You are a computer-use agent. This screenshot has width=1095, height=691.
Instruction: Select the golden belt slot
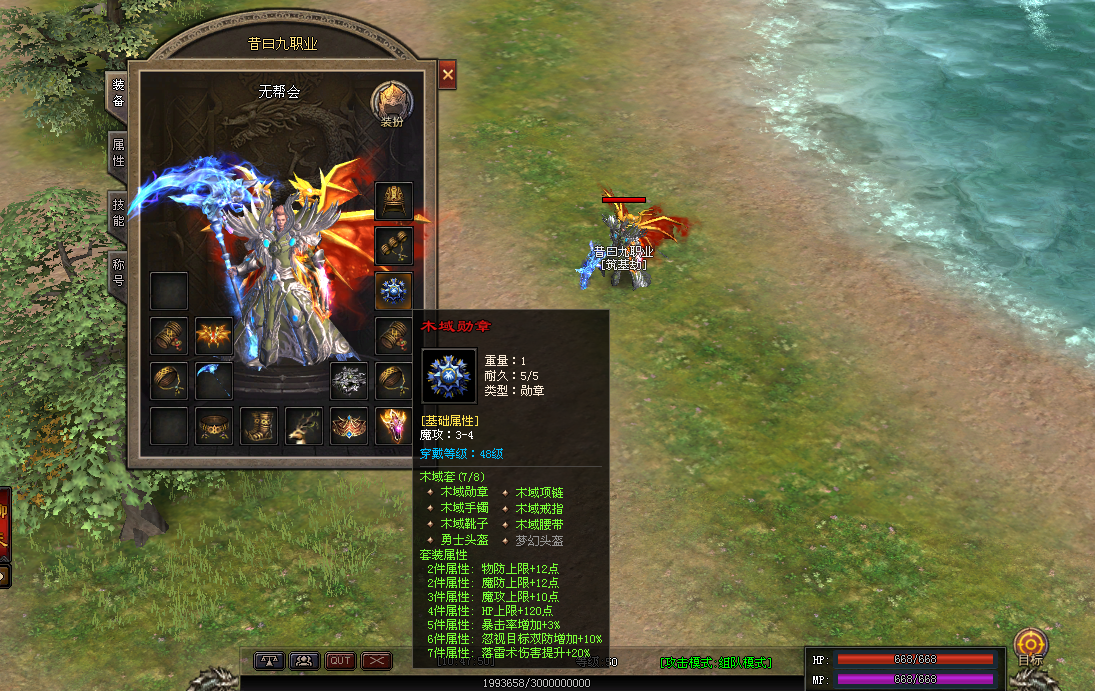(x=214, y=426)
